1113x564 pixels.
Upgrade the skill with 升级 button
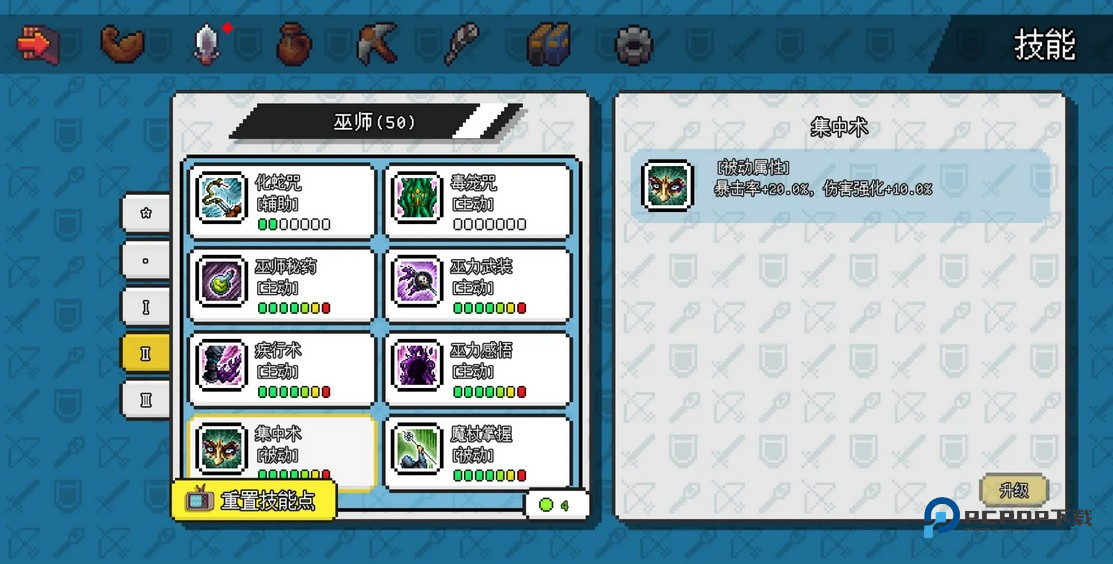[1013, 490]
